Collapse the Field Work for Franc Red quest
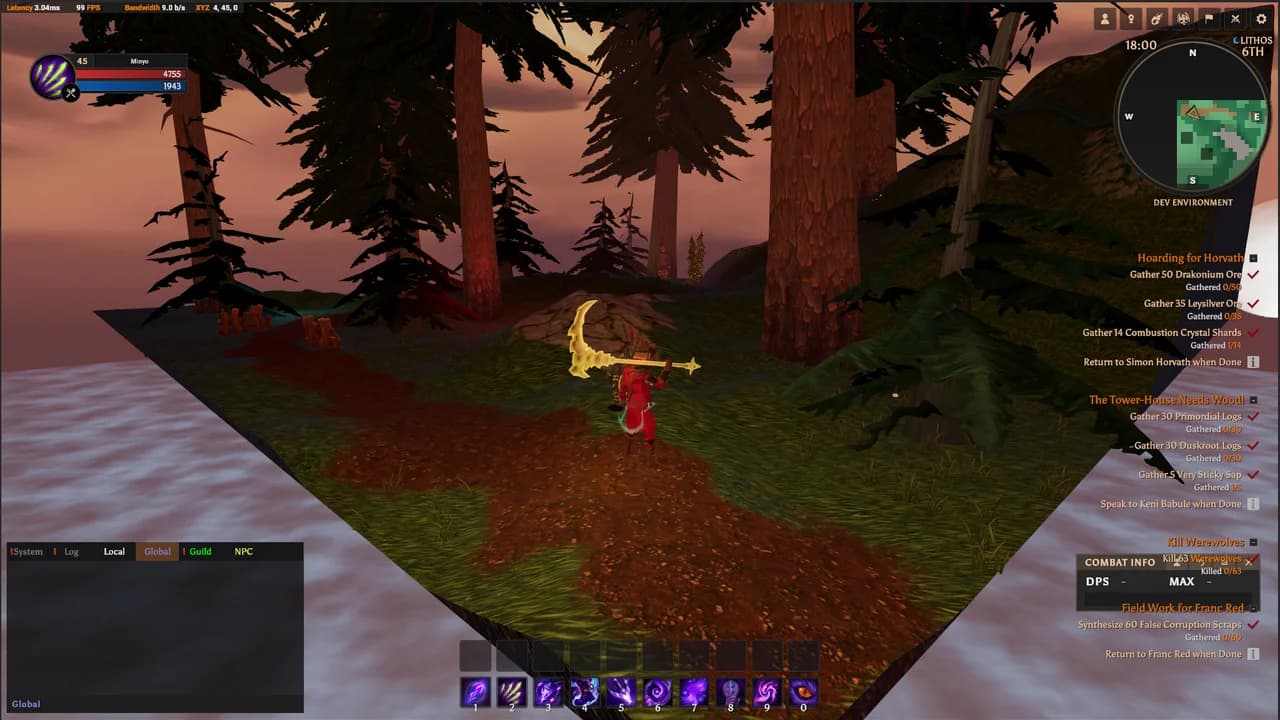Viewport: 1280px width, 720px height. click(1254, 608)
